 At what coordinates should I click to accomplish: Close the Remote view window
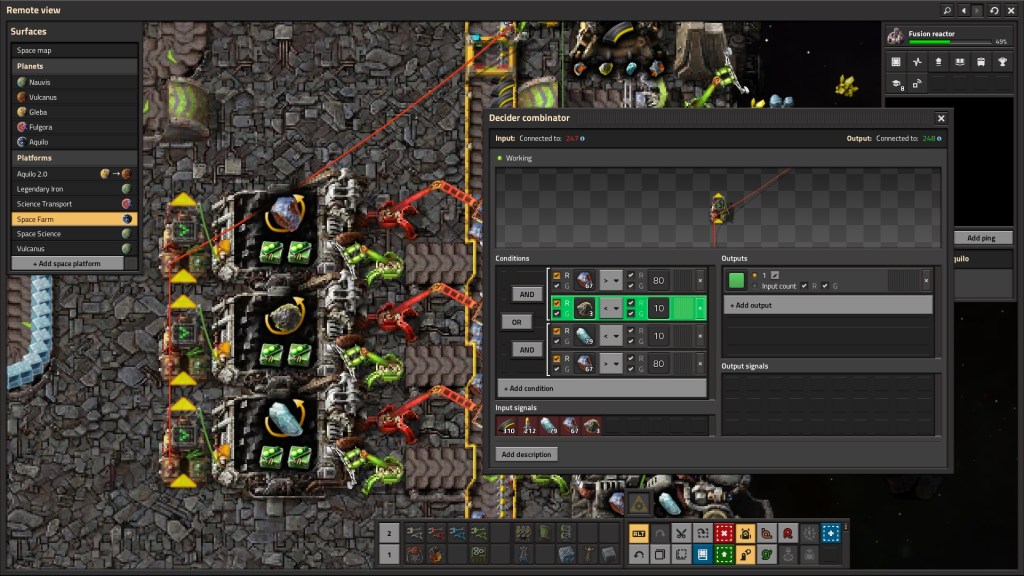click(1011, 10)
